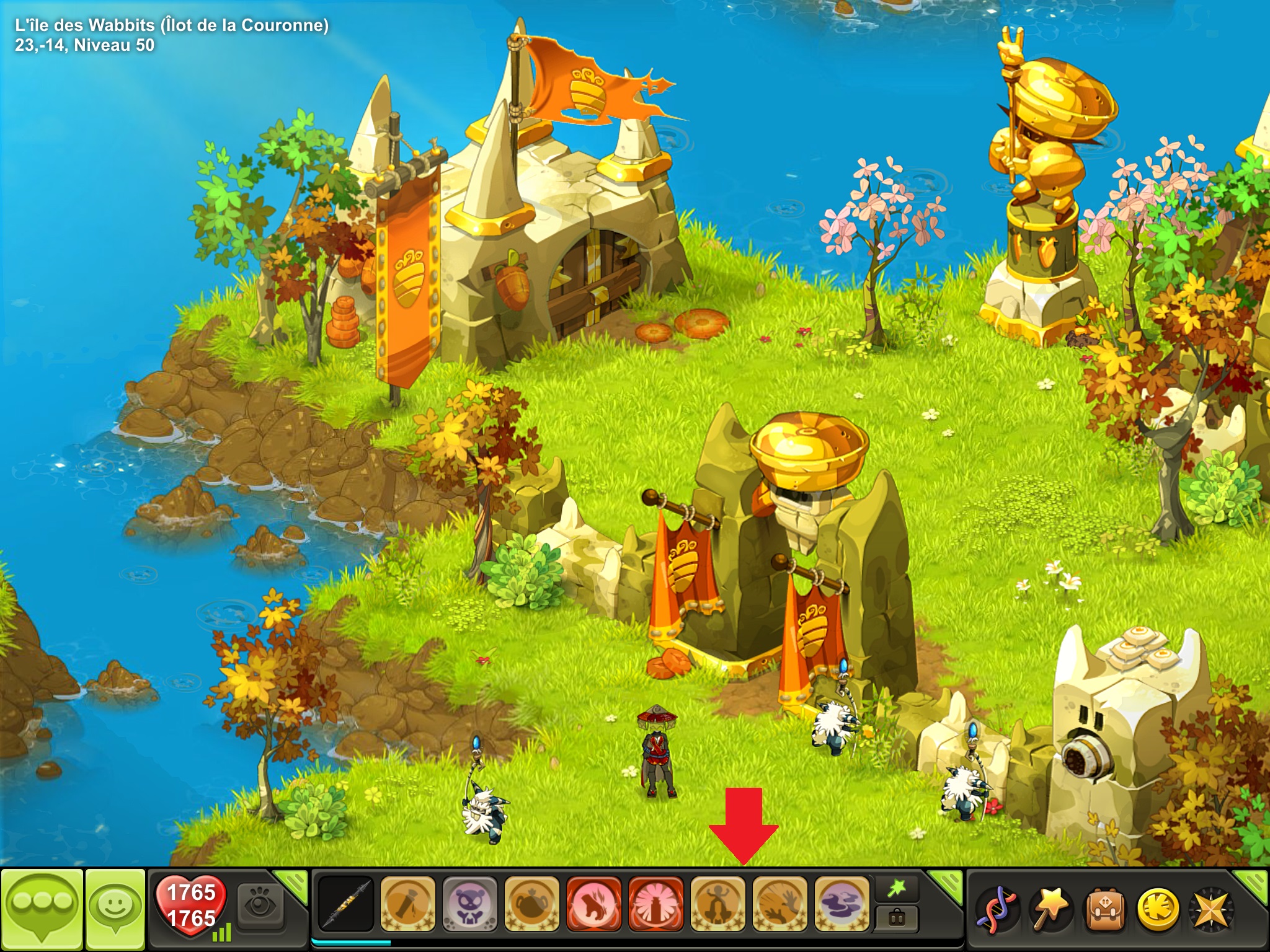Cast the dripping bottle spell
This screenshot has height=952, width=1270.
point(407,904)
